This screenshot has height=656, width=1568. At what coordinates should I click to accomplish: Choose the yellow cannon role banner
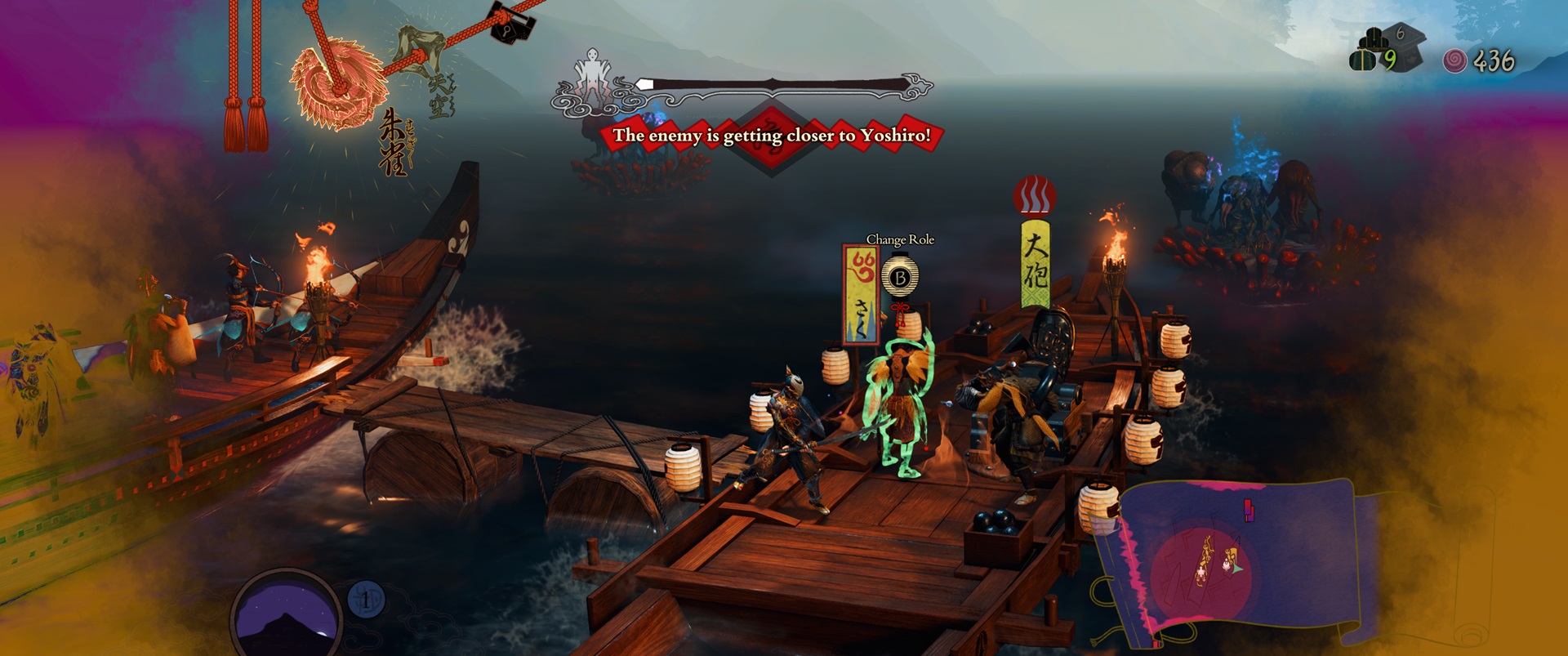pyautogui.click(x=1035, y=261)
